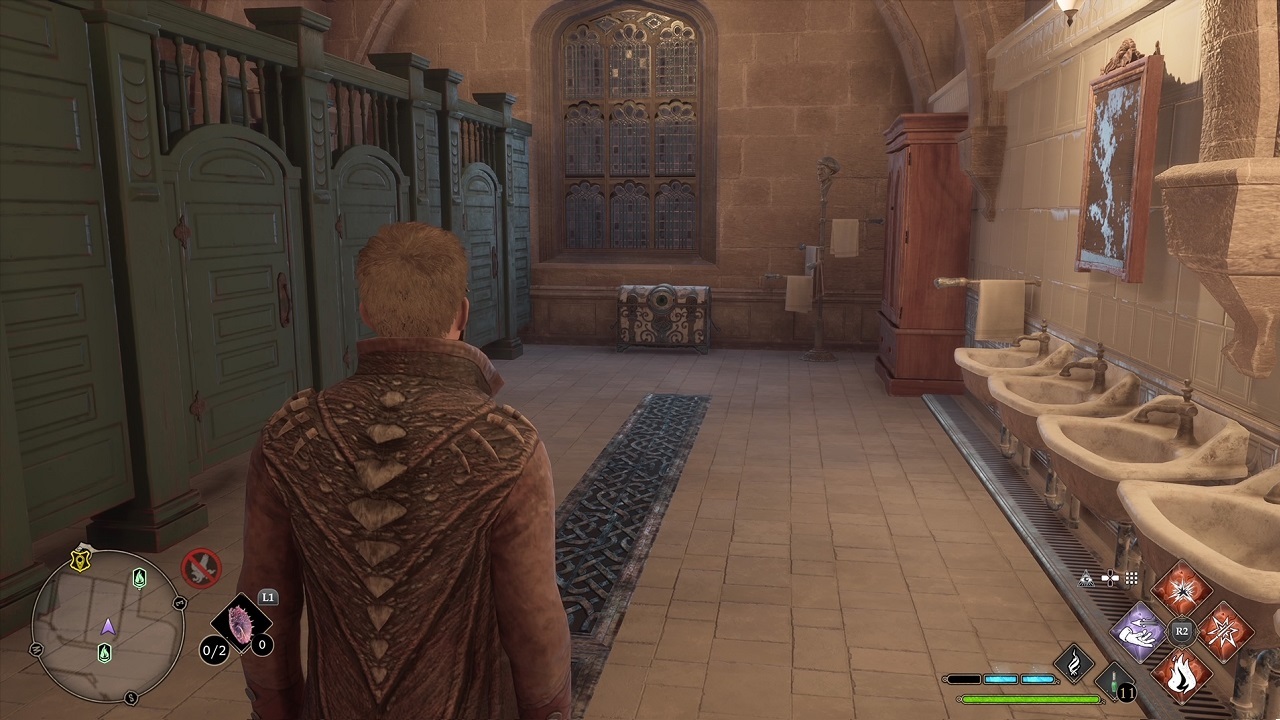The image size is (1280, 720).
Task: Use the pink spiky plant item slot
Action: 241,626
